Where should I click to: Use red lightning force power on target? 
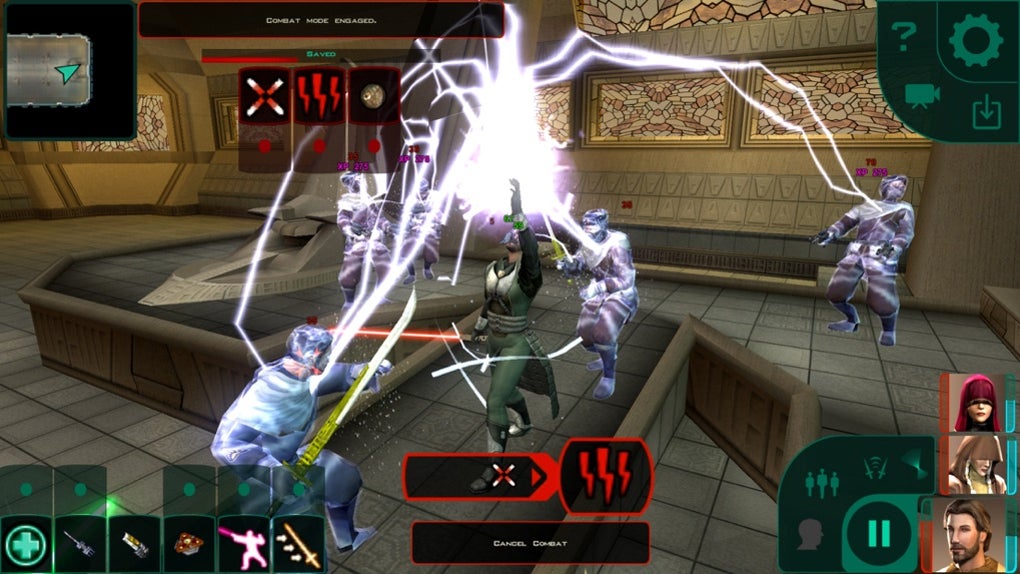click(318, 96)
